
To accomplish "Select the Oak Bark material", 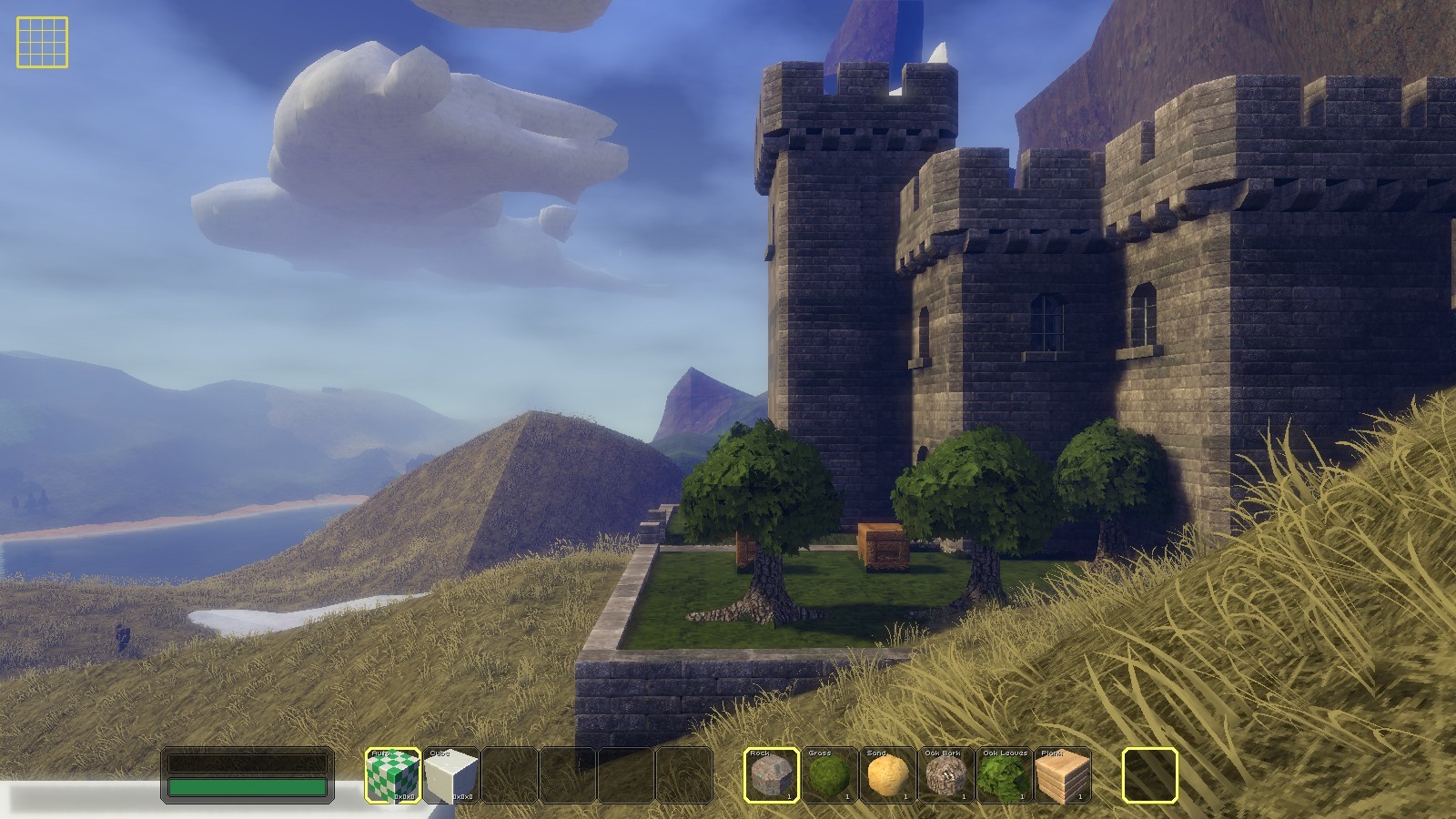I will [946, 775].
